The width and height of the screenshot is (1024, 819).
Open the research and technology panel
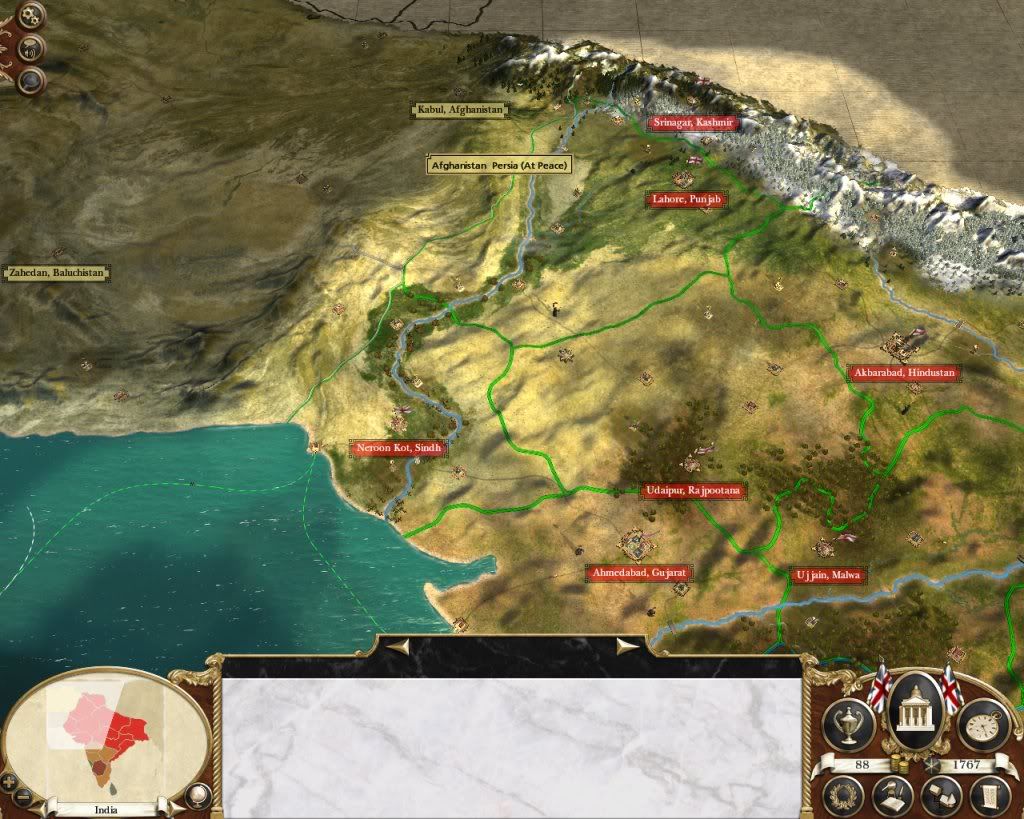pyautogui.click(x=891, y=796)
